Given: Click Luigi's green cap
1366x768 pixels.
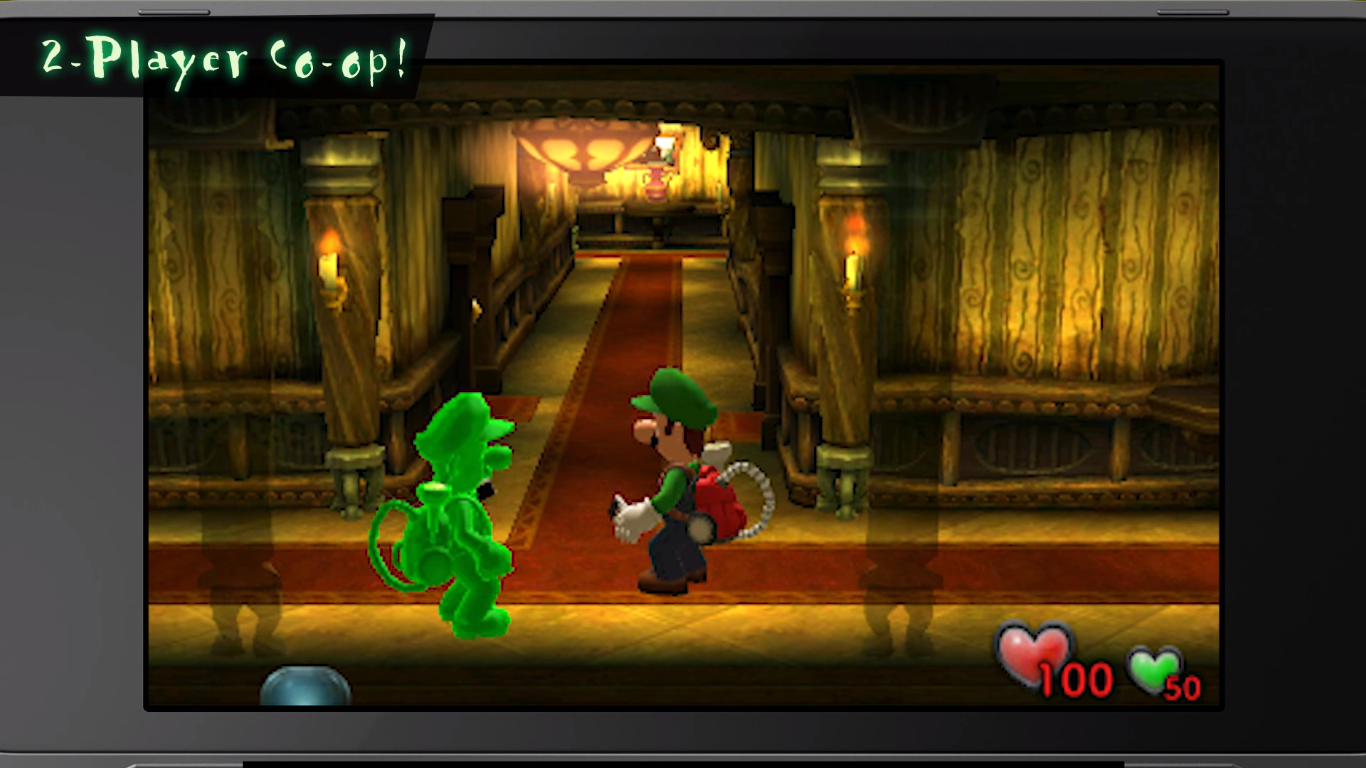Looking at the screenshot, I should click(671, 390).
